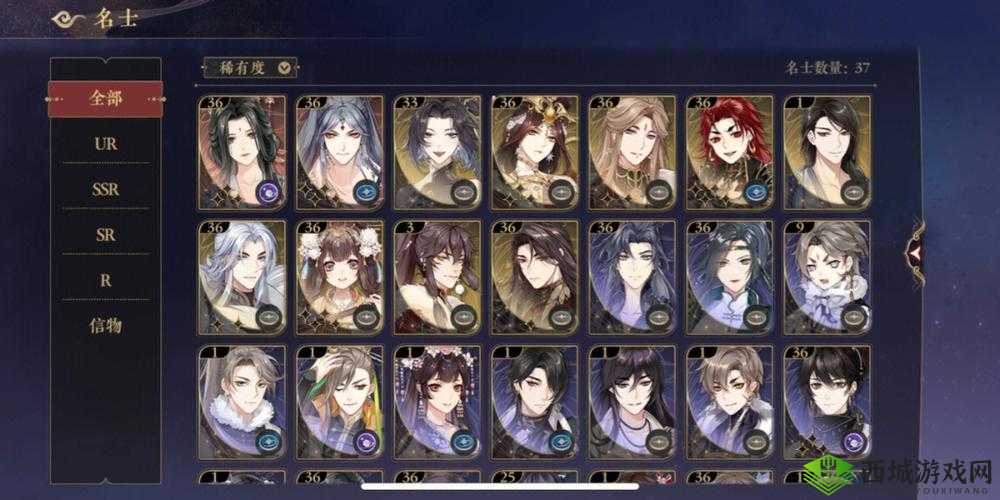Open the woman with golden crown card

[x=535, y=152]
